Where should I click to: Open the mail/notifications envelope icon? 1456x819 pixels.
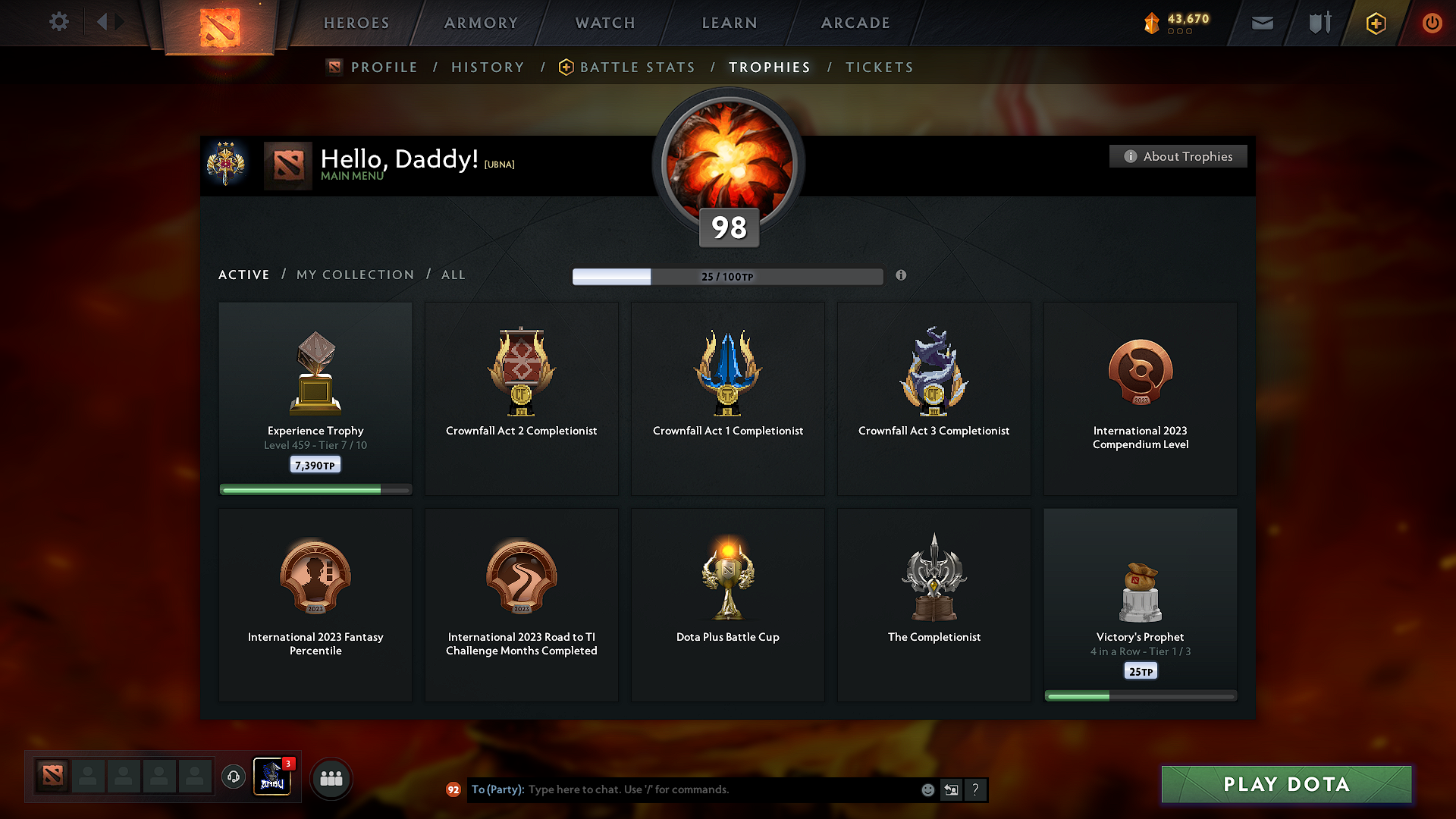point(1262,23)
